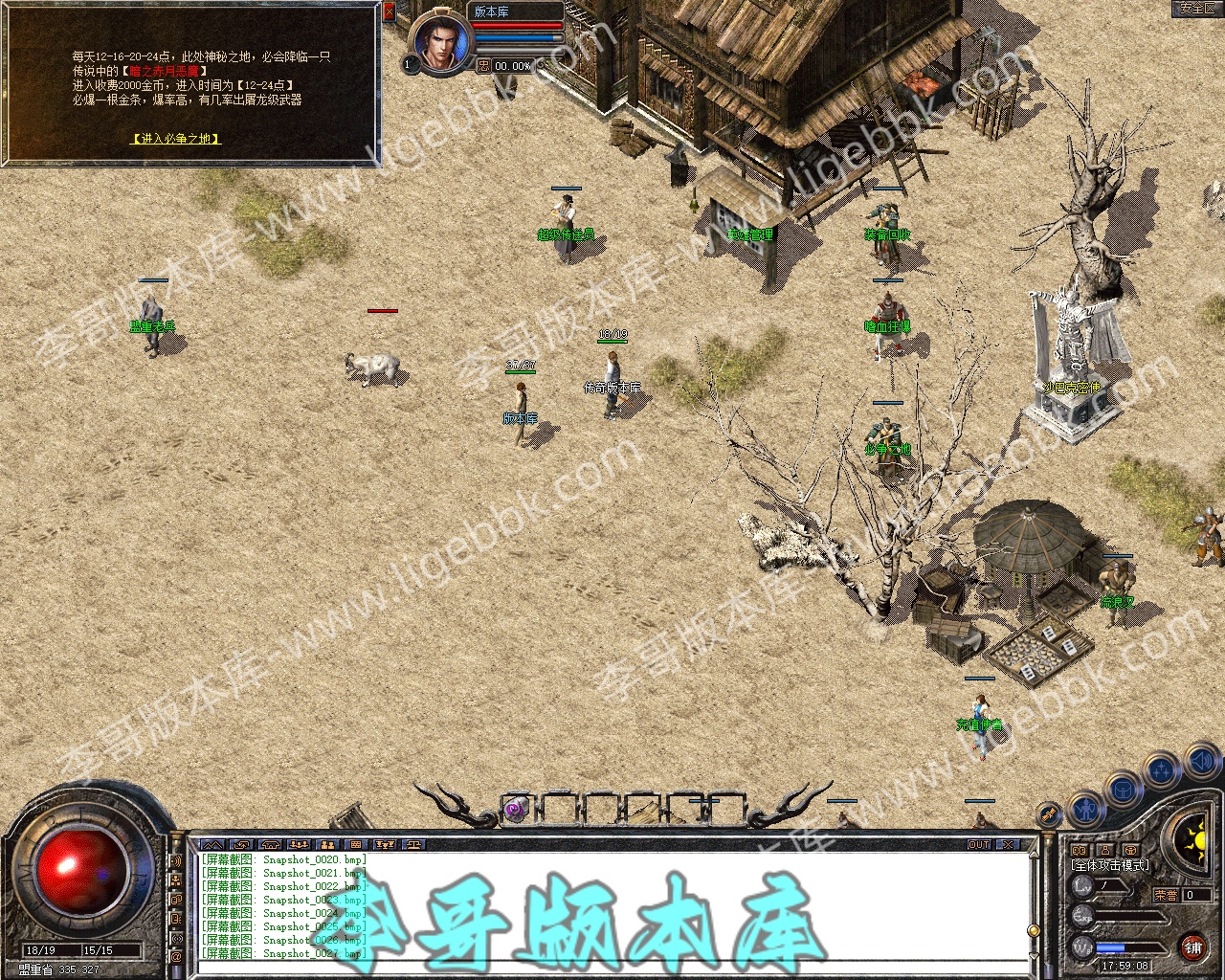Switch the 全体攻击模式 attack mode label

[x=1110, y=865]
